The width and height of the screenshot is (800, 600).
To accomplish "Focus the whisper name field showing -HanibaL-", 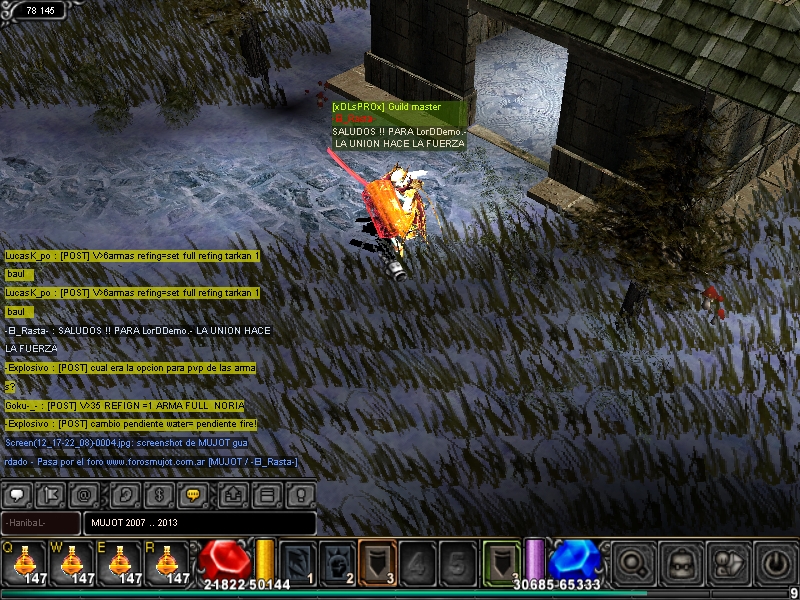I will (42, 523).
